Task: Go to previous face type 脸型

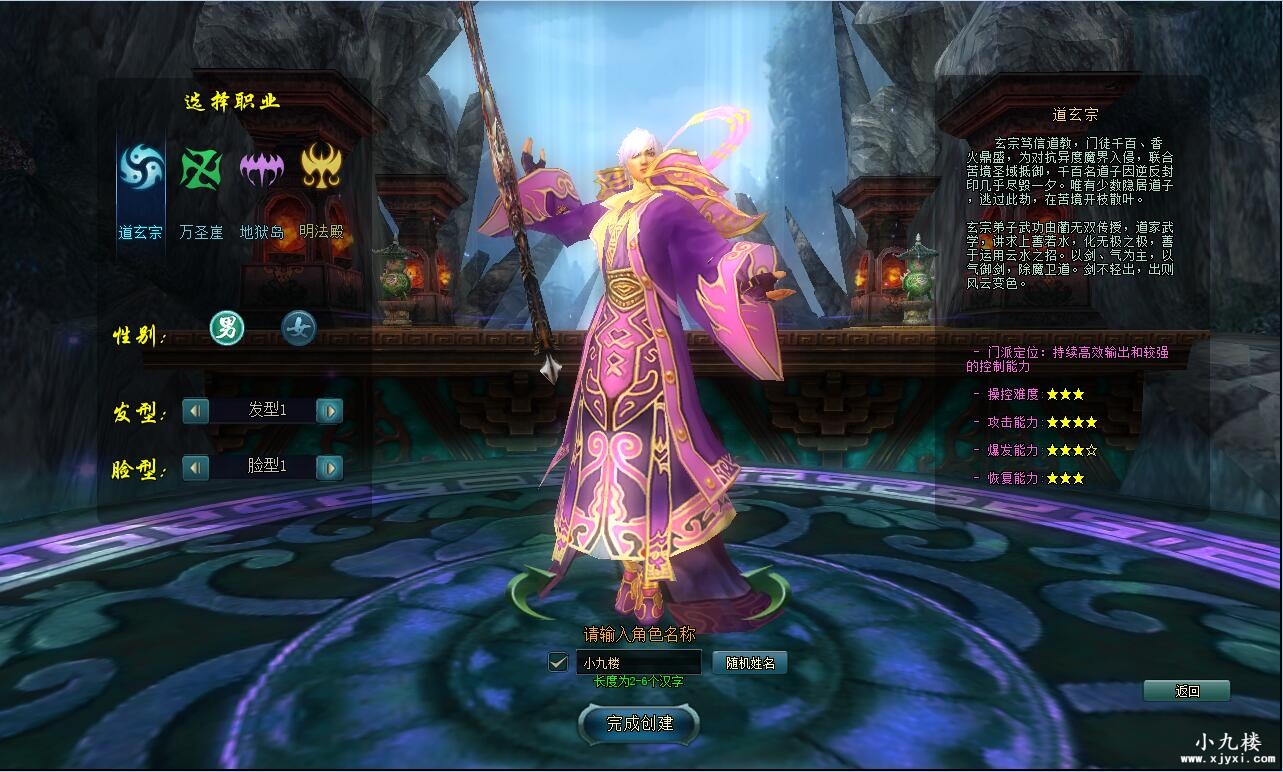Action: (x=196, y=467)
